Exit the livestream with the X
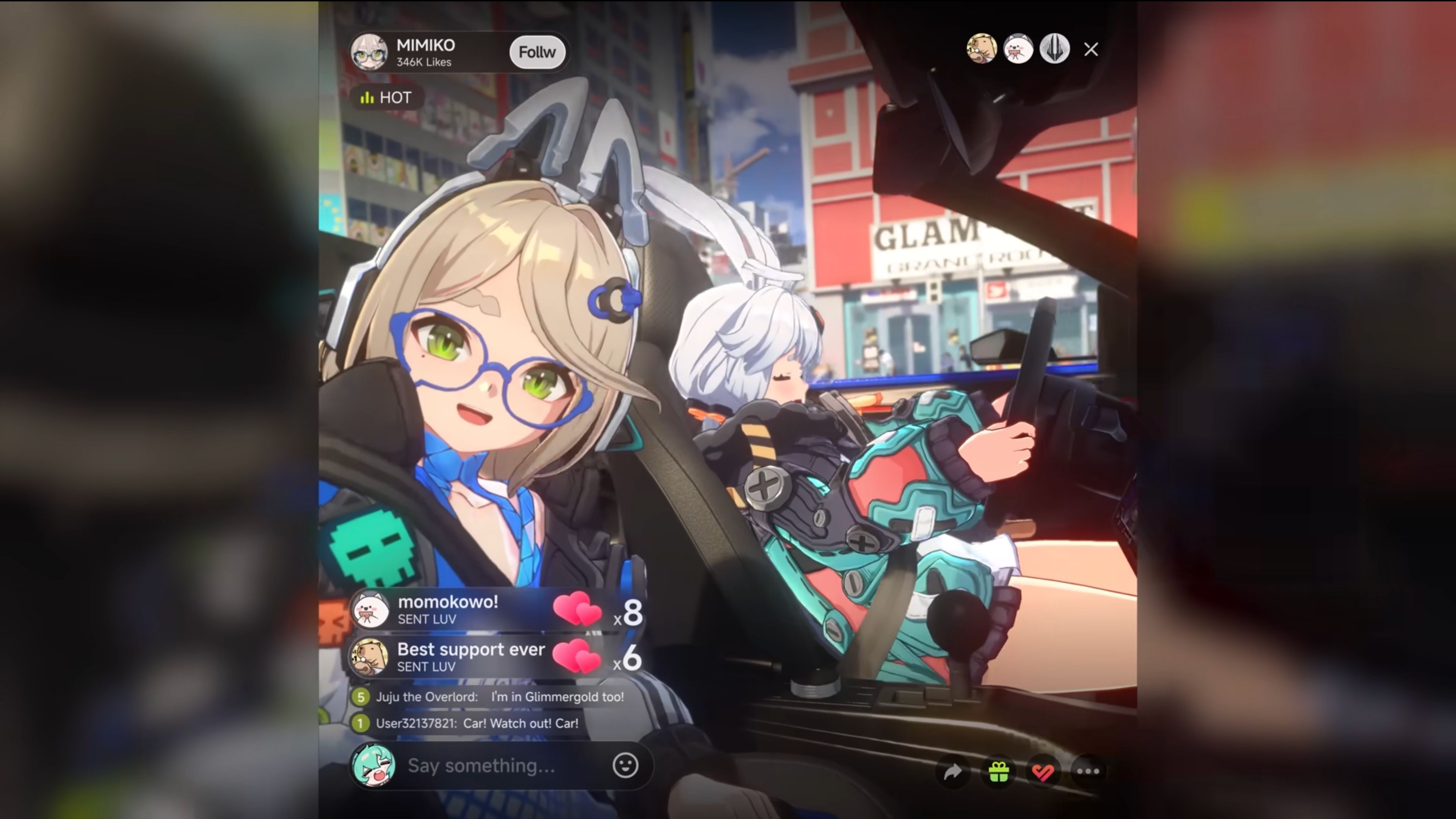The image size is (1456, 819). click(x=1090, y=50)
